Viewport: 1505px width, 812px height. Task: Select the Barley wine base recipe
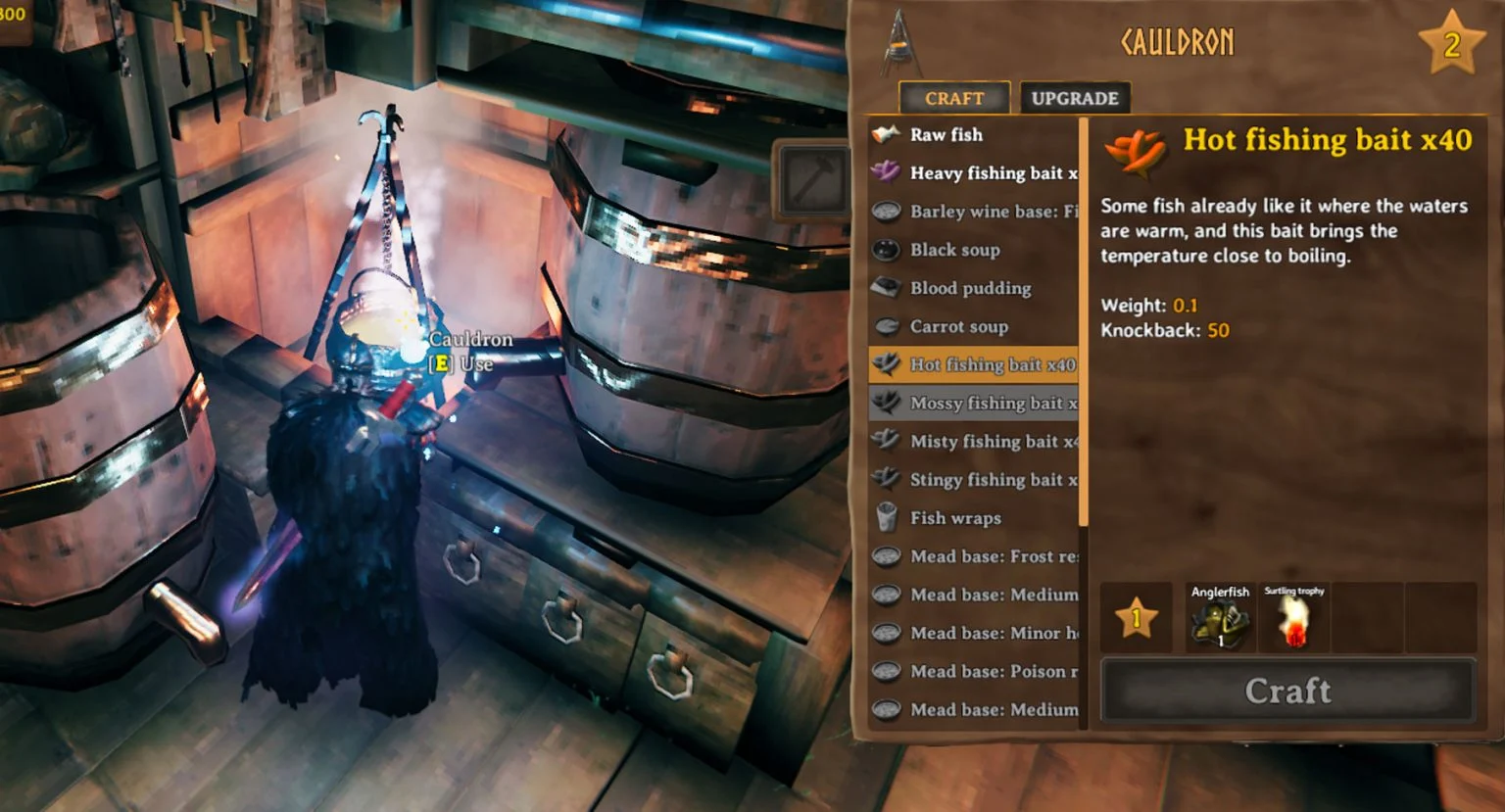973,212
